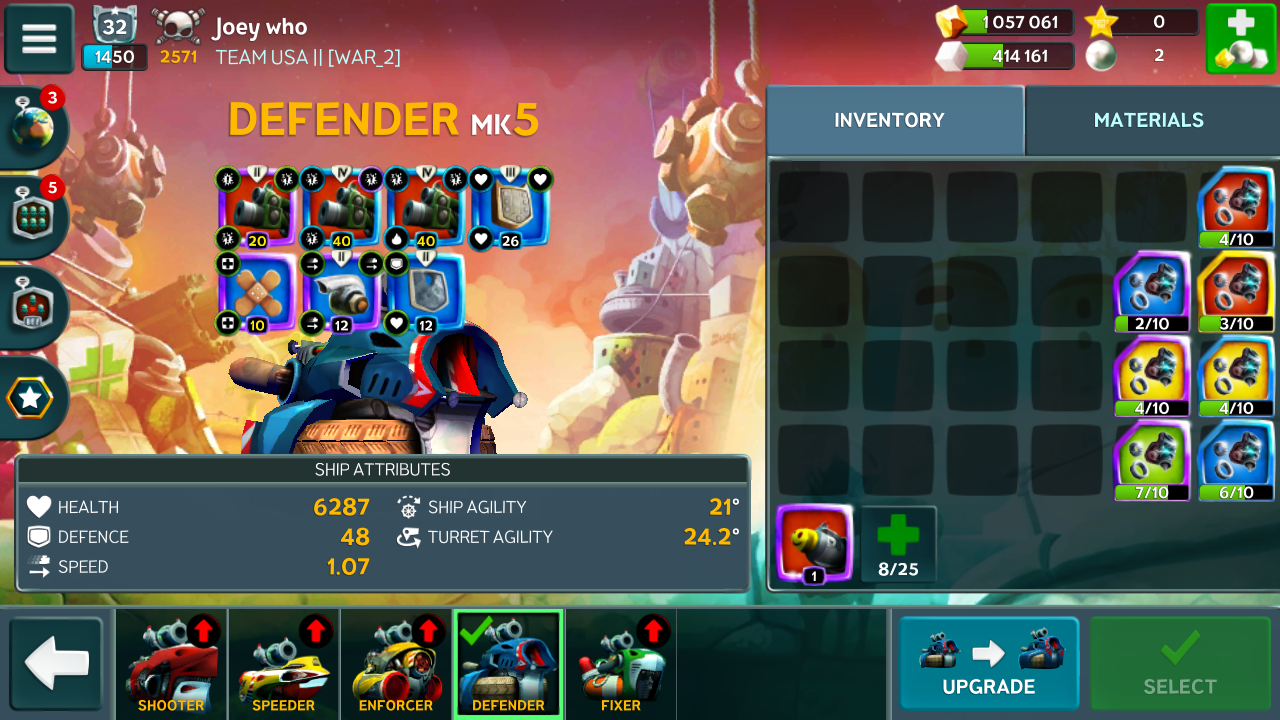Screen dimensions: 1280x720
Task: Buy more currency with green plus button
Action: pyautogui.click(x=1240, y=39)
